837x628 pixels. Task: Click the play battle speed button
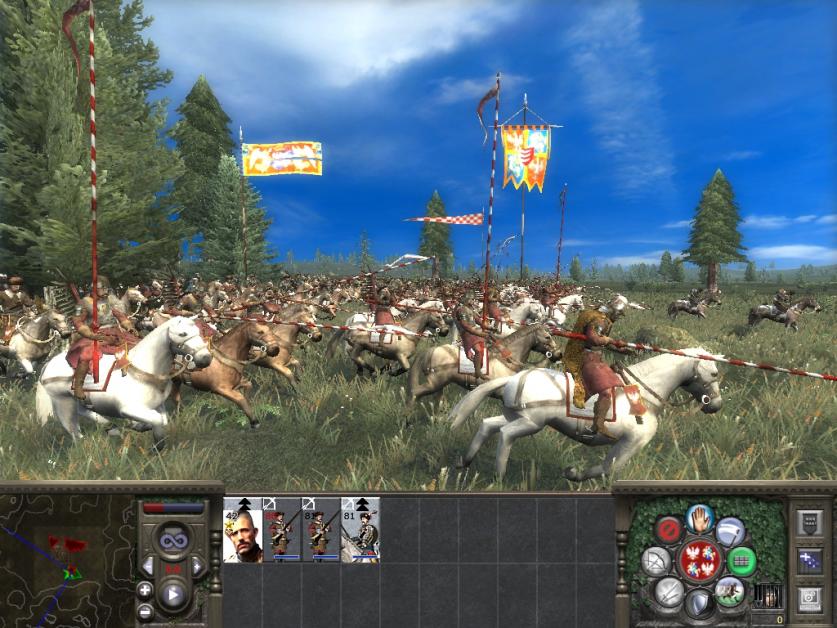(174, 595)
